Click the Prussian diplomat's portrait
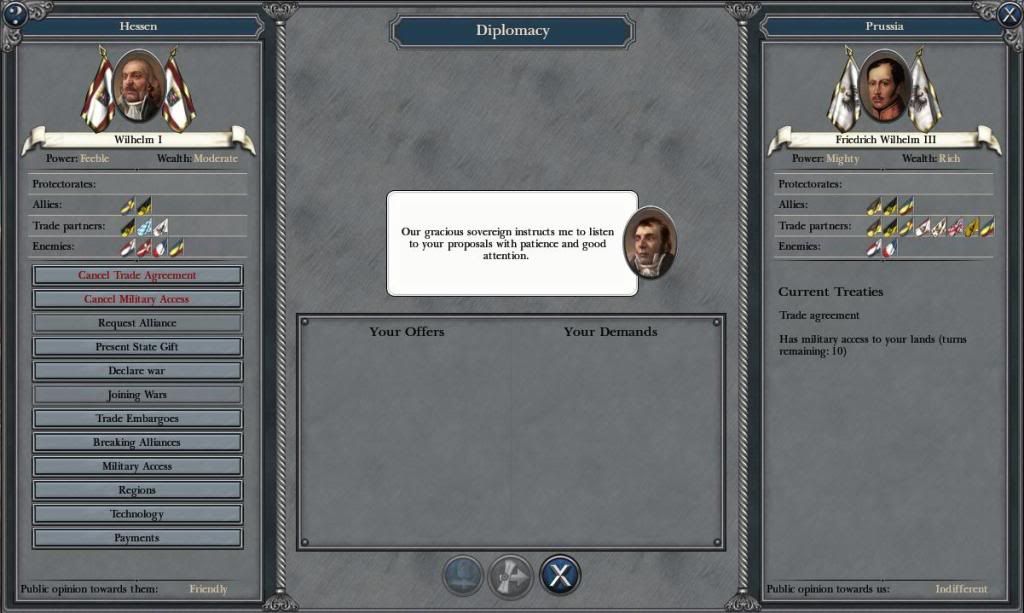1024x613 pixels. click(649, 243)
